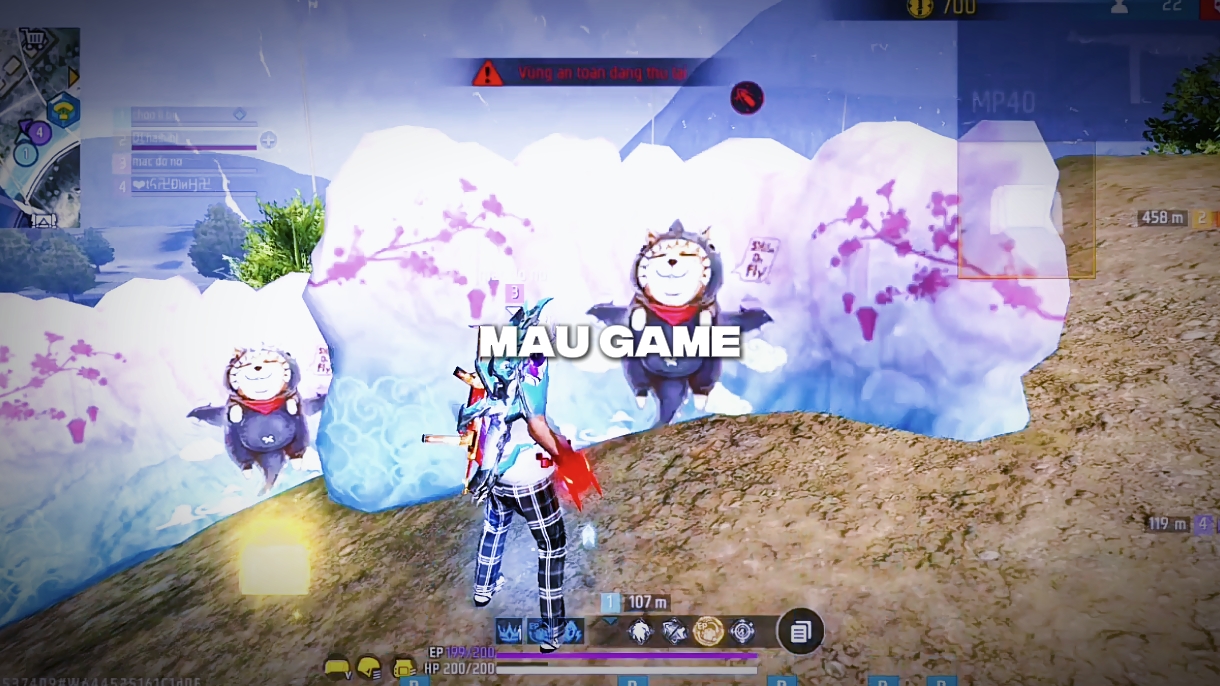Viewport: 1220px width, 686px height.
Task: Activate the crosshair target skill icon
Action: click(742, 631)
